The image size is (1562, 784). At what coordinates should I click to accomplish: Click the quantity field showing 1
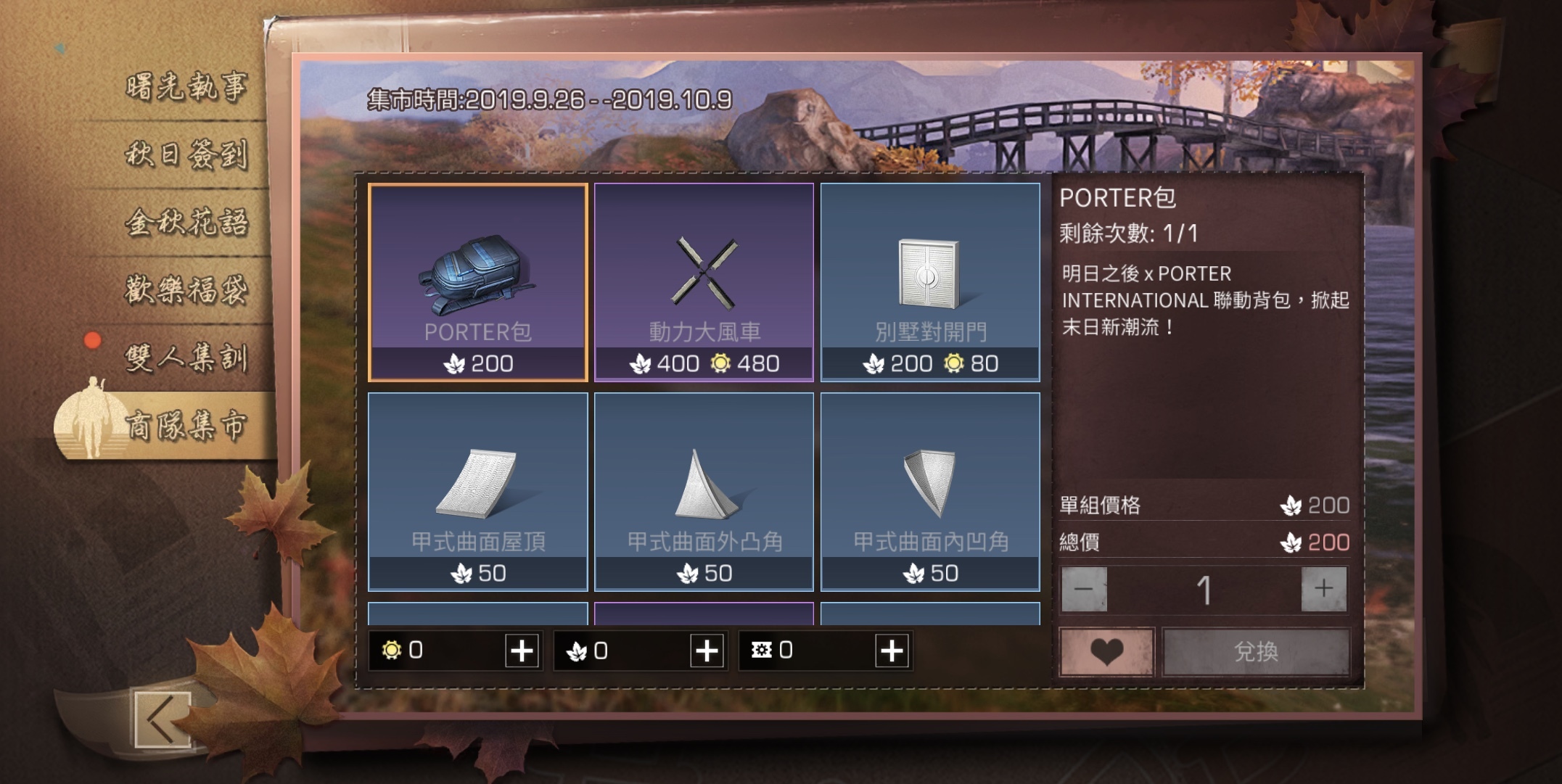1205,587
